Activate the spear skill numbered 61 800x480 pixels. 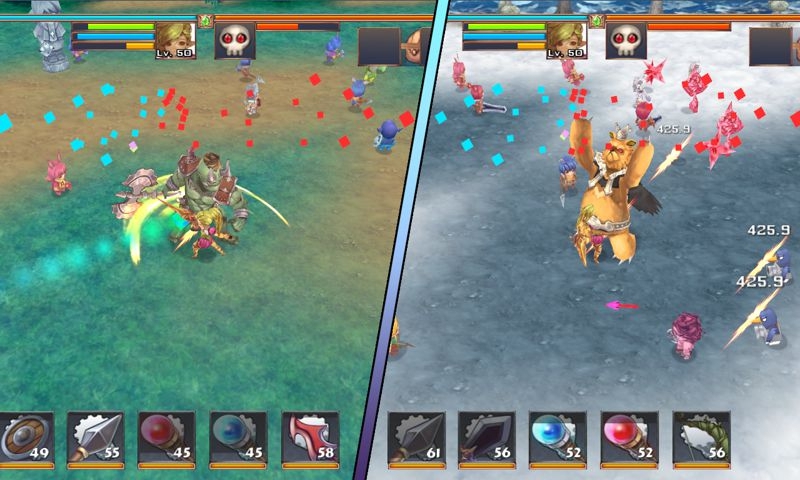pos(415,437)
